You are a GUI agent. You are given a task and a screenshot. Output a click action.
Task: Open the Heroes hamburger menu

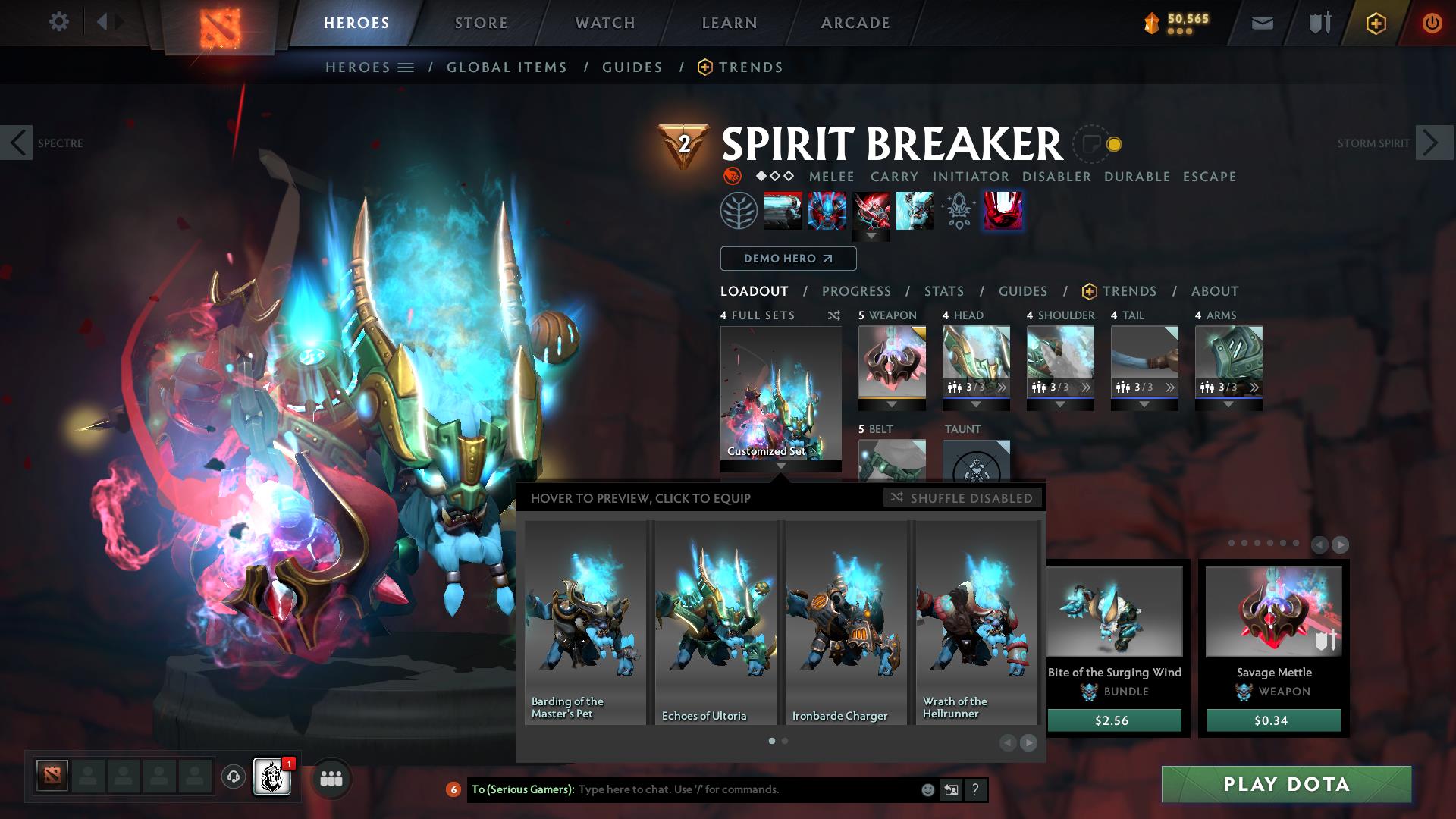pos(406,67)
